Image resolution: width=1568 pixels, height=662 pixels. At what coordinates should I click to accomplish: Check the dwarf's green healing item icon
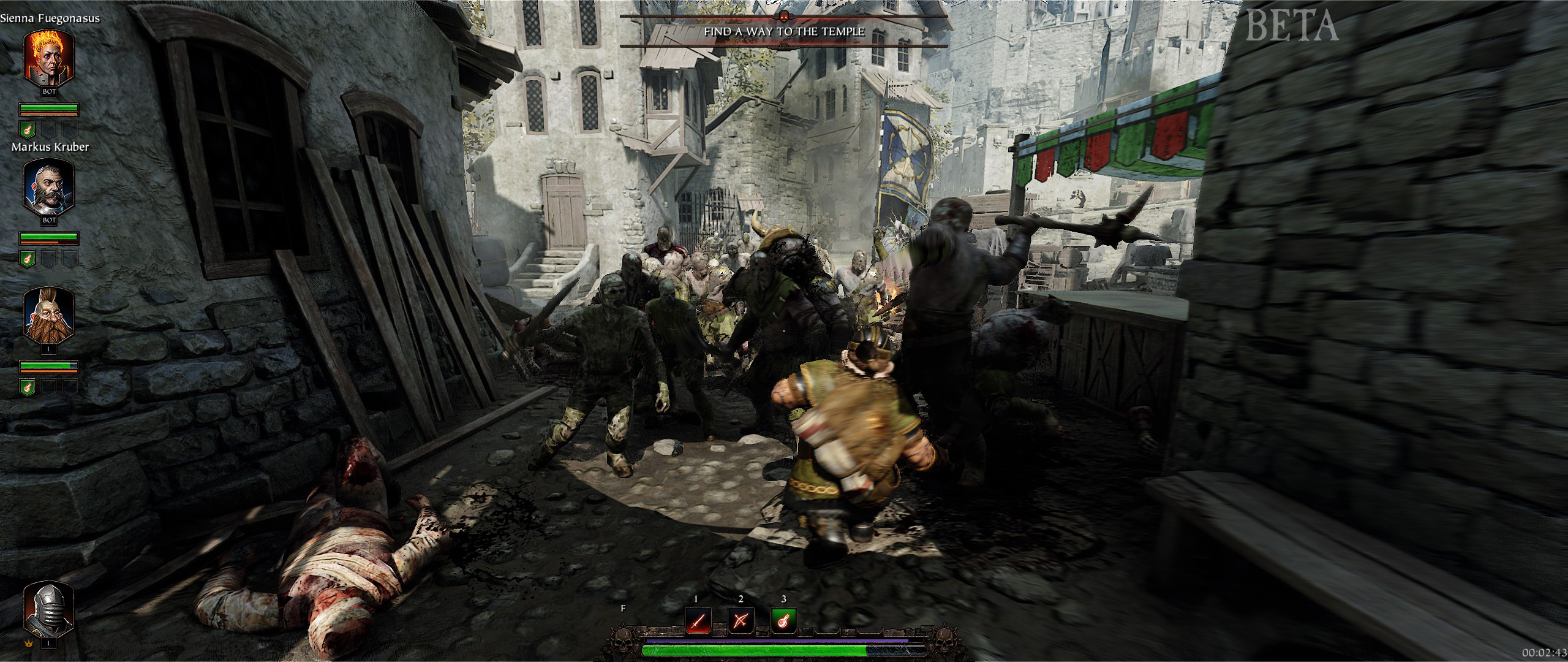click(x=28, y=386)
